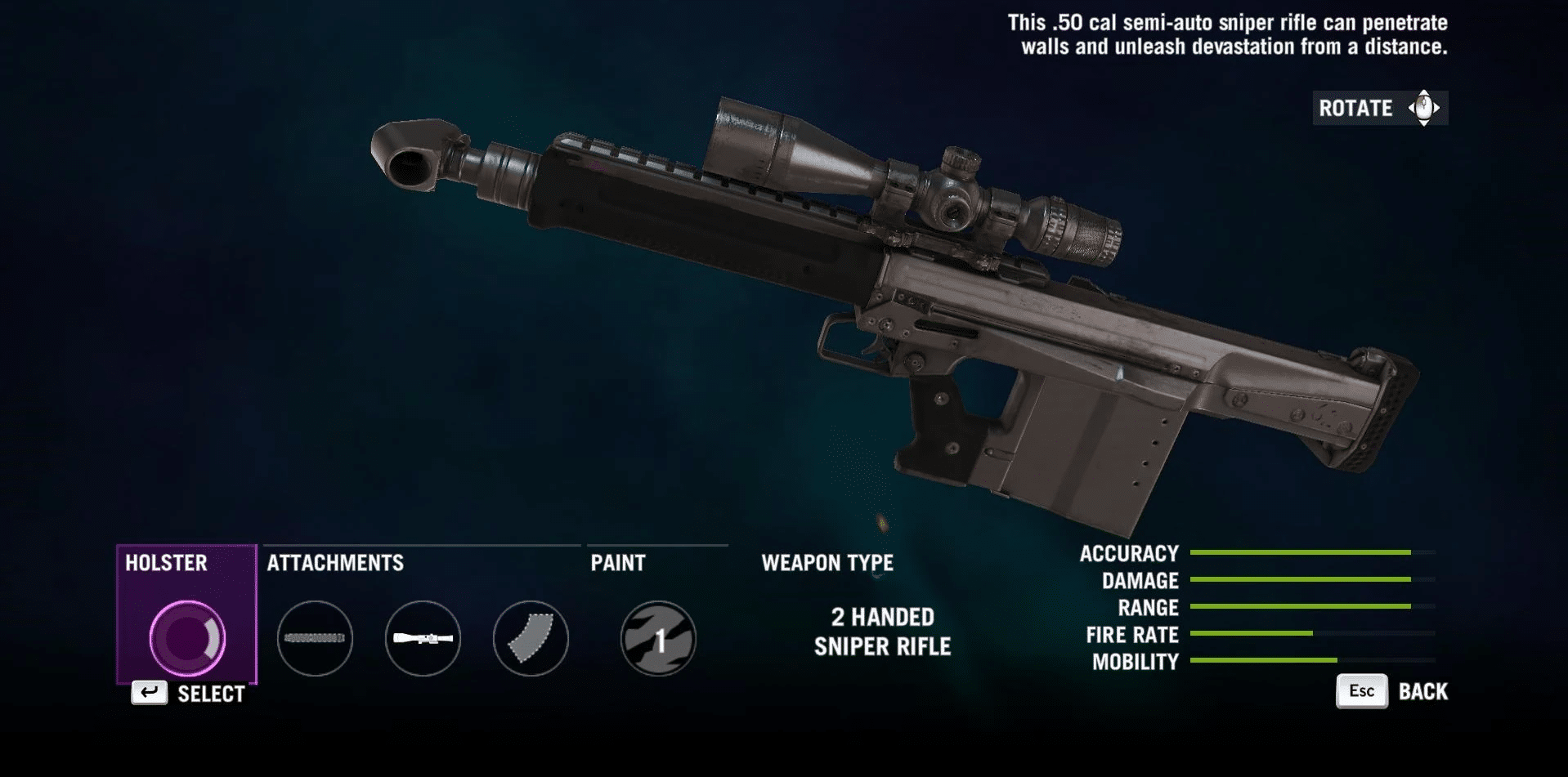Expand the PAINT section
1568x777 pixels.
[x=618, y=562]
